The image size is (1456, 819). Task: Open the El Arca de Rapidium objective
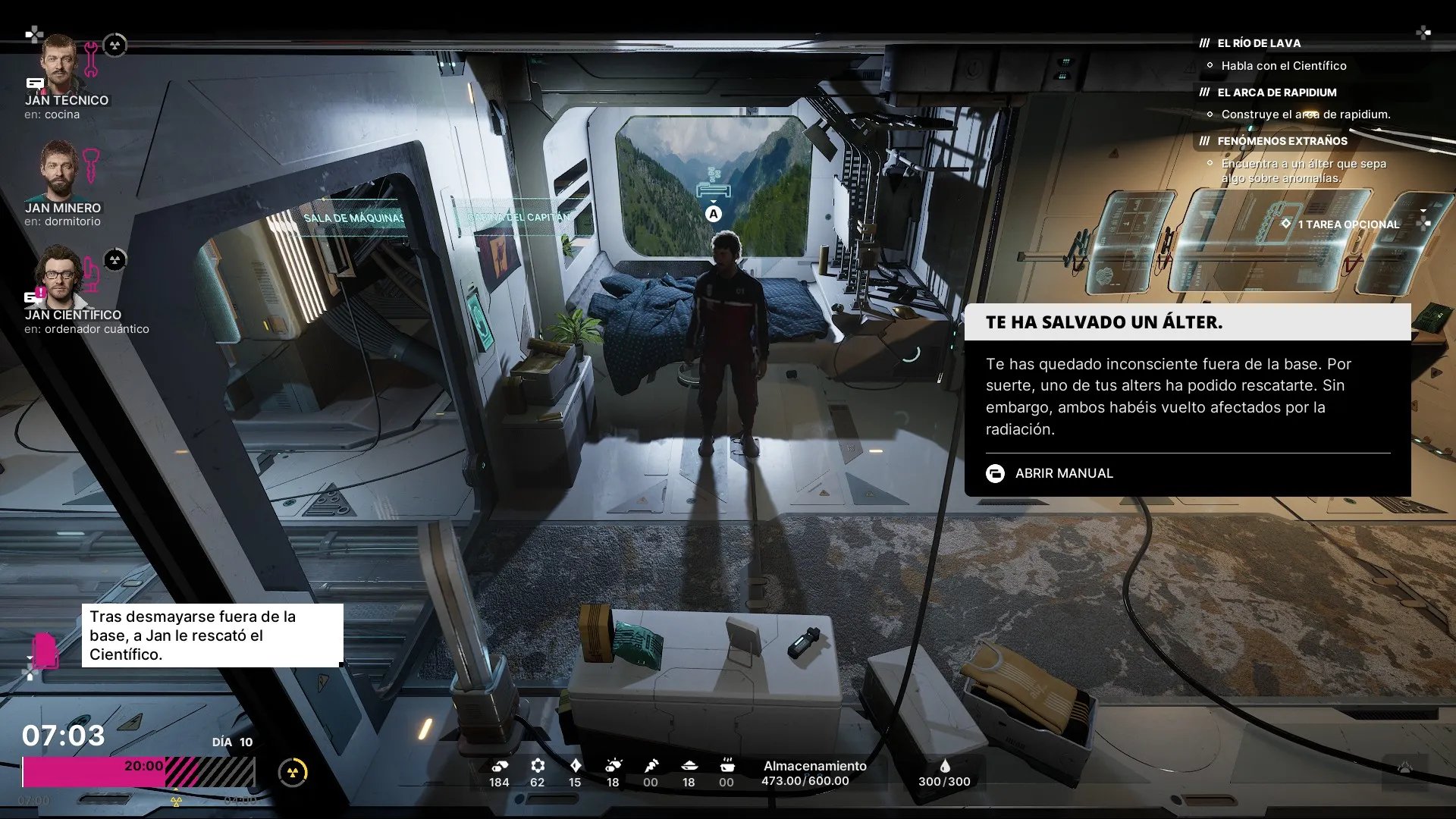point(1277,93)
